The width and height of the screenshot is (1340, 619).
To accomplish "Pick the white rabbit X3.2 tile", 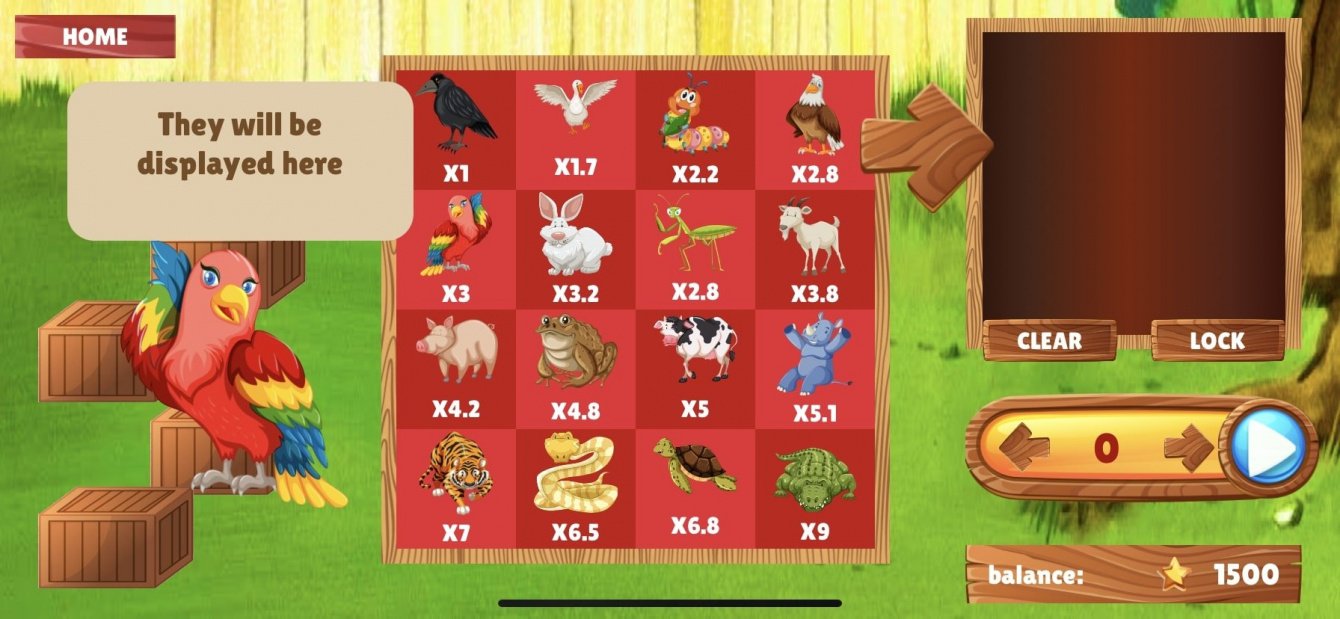I will pyautogui.click(x=575, y=249).
